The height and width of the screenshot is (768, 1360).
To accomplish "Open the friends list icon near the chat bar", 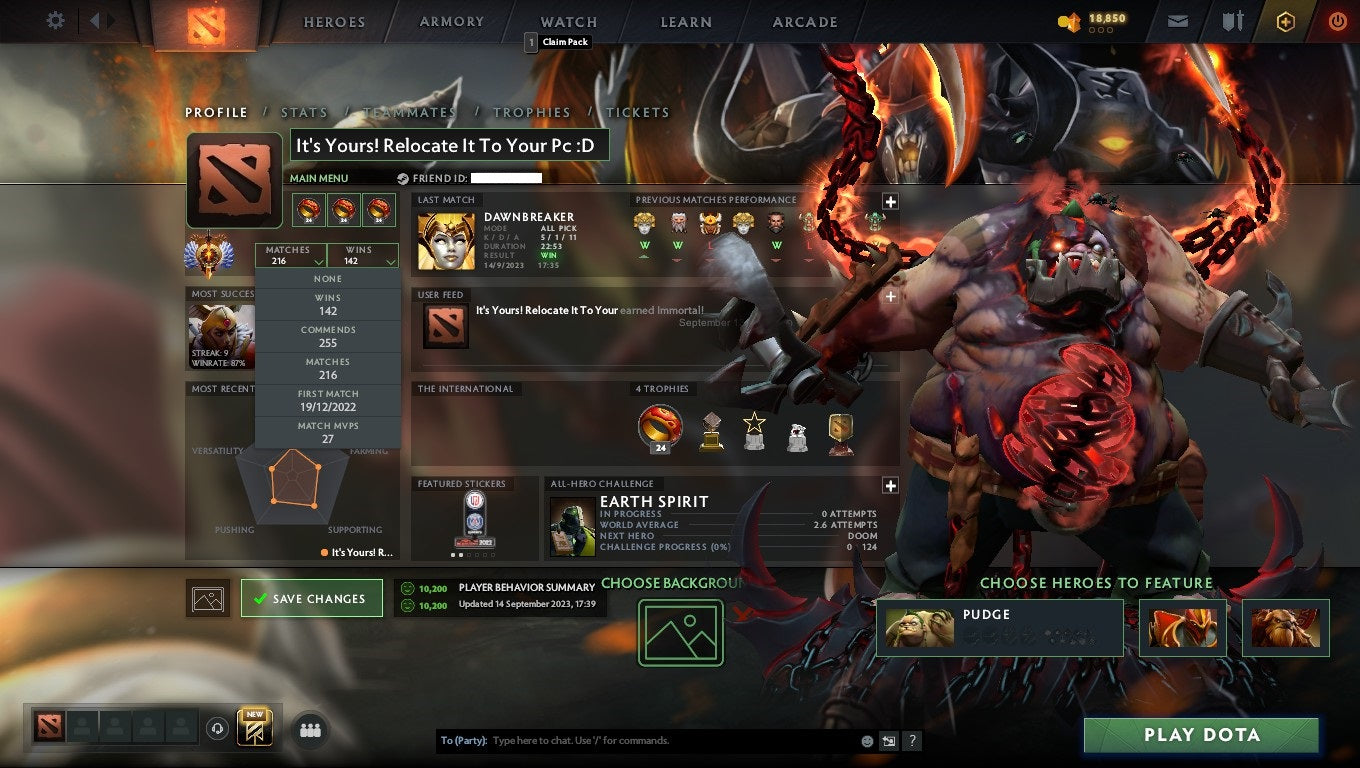I will coord(309,730).
